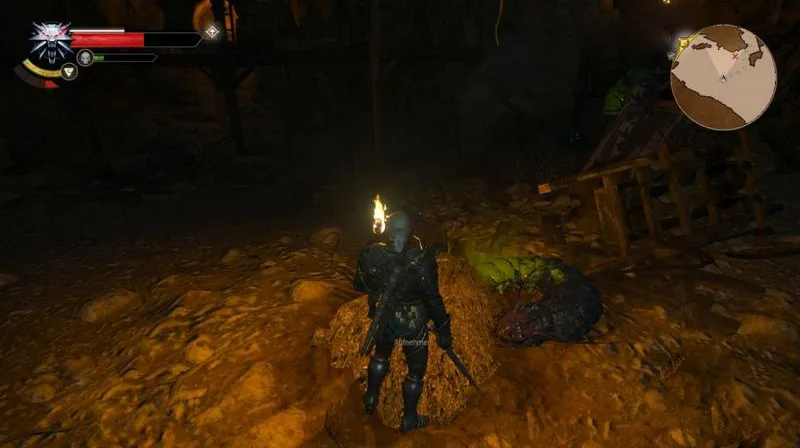Click the skull toxicity icon
This screenshot has width=800, height=448.
[x=86, y=58]
